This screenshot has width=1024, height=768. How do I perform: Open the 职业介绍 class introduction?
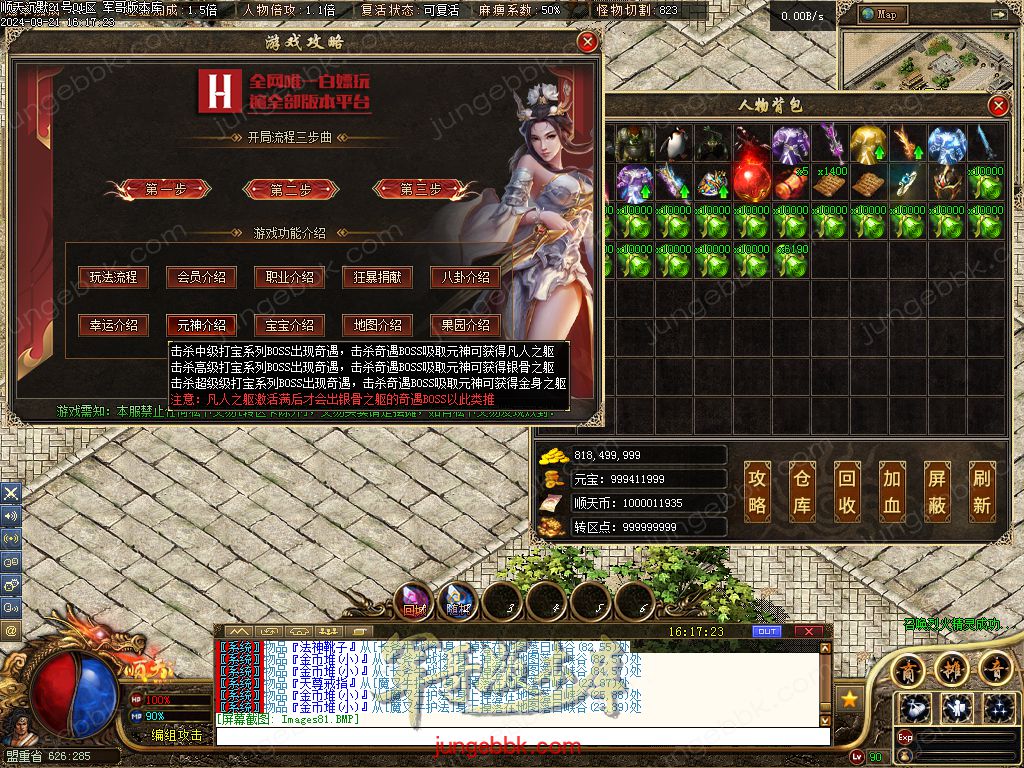click(289, 277)
